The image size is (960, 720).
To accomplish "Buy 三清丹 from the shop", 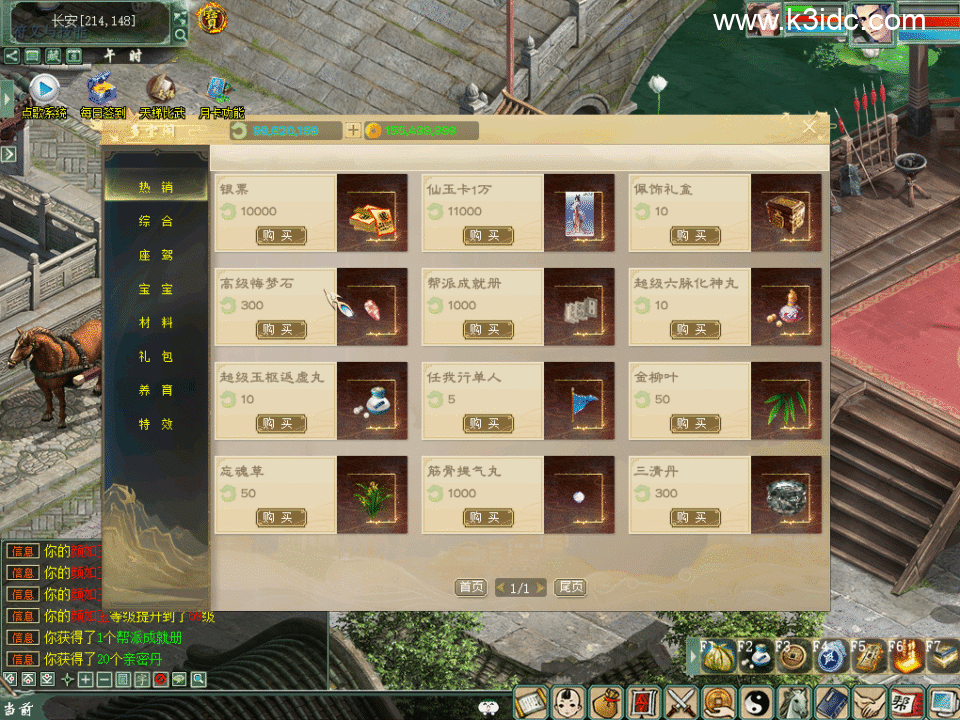I will [695, 518].
